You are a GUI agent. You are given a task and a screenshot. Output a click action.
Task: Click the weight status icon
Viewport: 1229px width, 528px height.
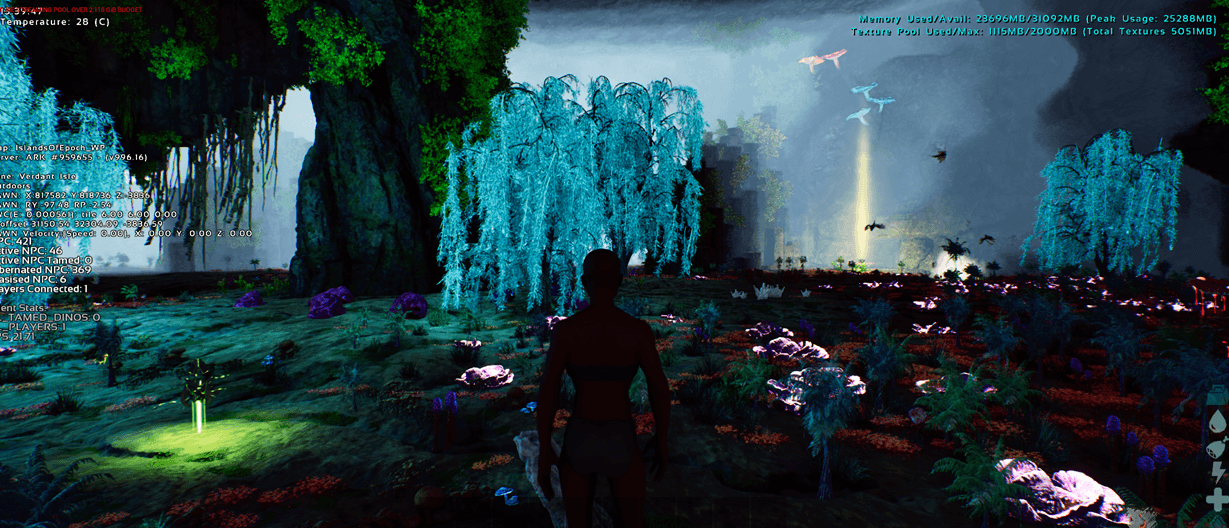point(1217,396)
